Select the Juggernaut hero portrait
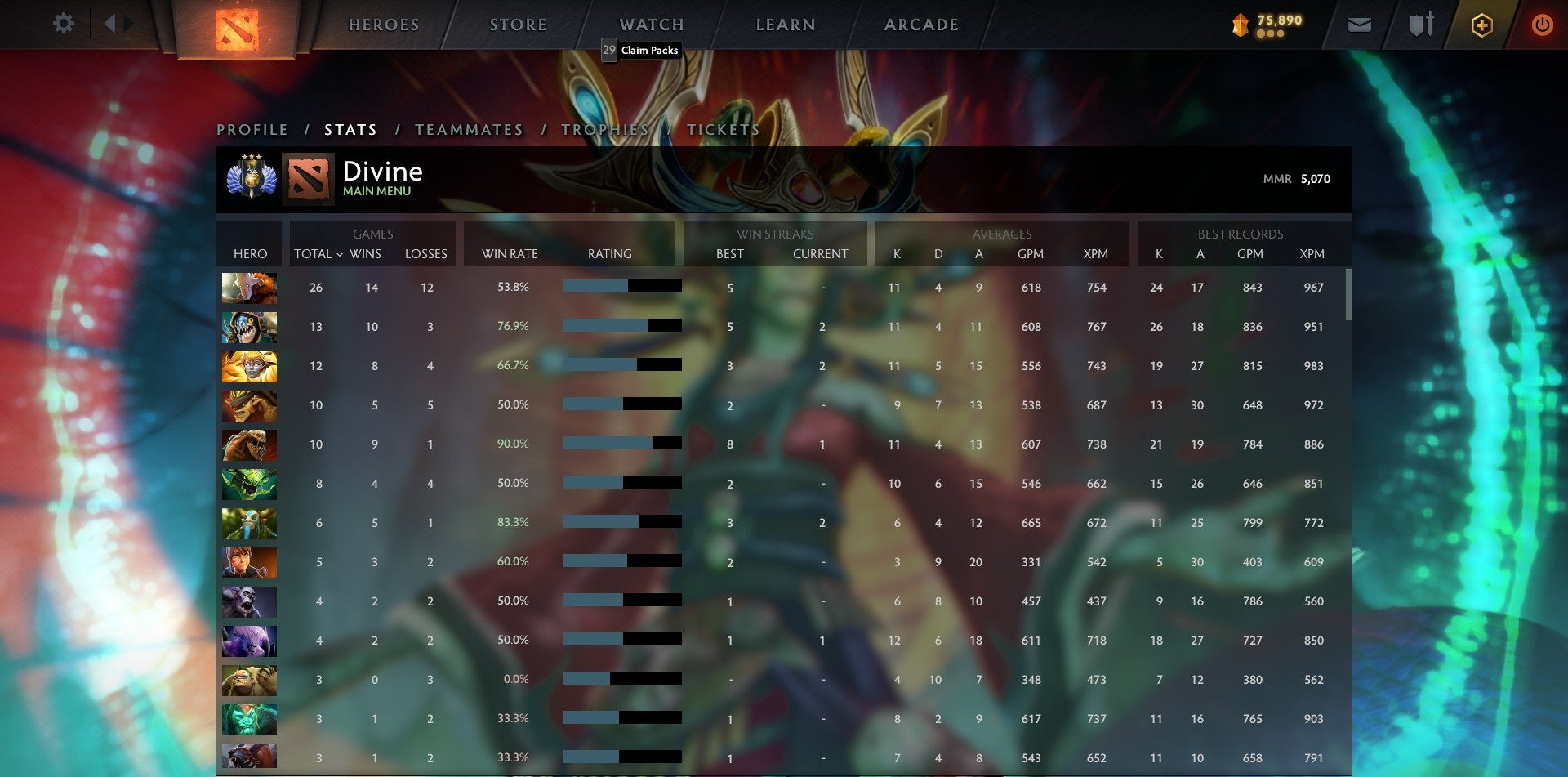 click(249, 288)
